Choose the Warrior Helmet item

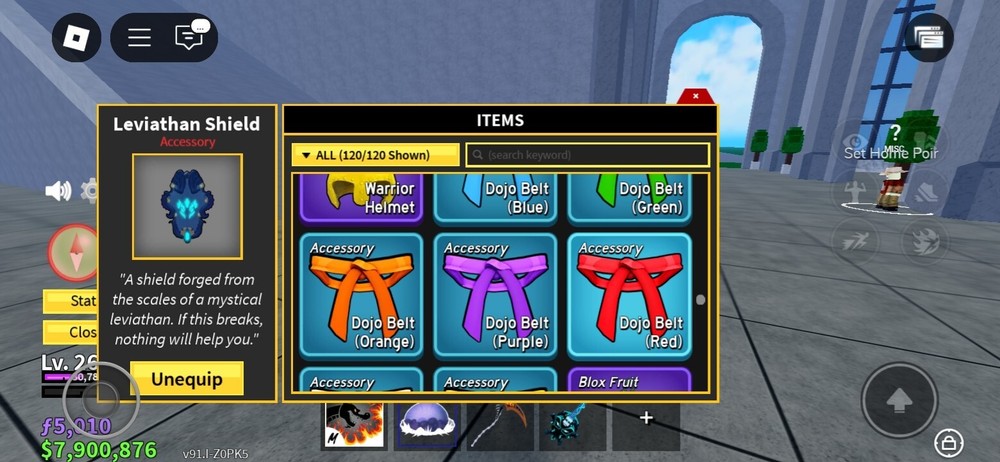pos(361,197)
